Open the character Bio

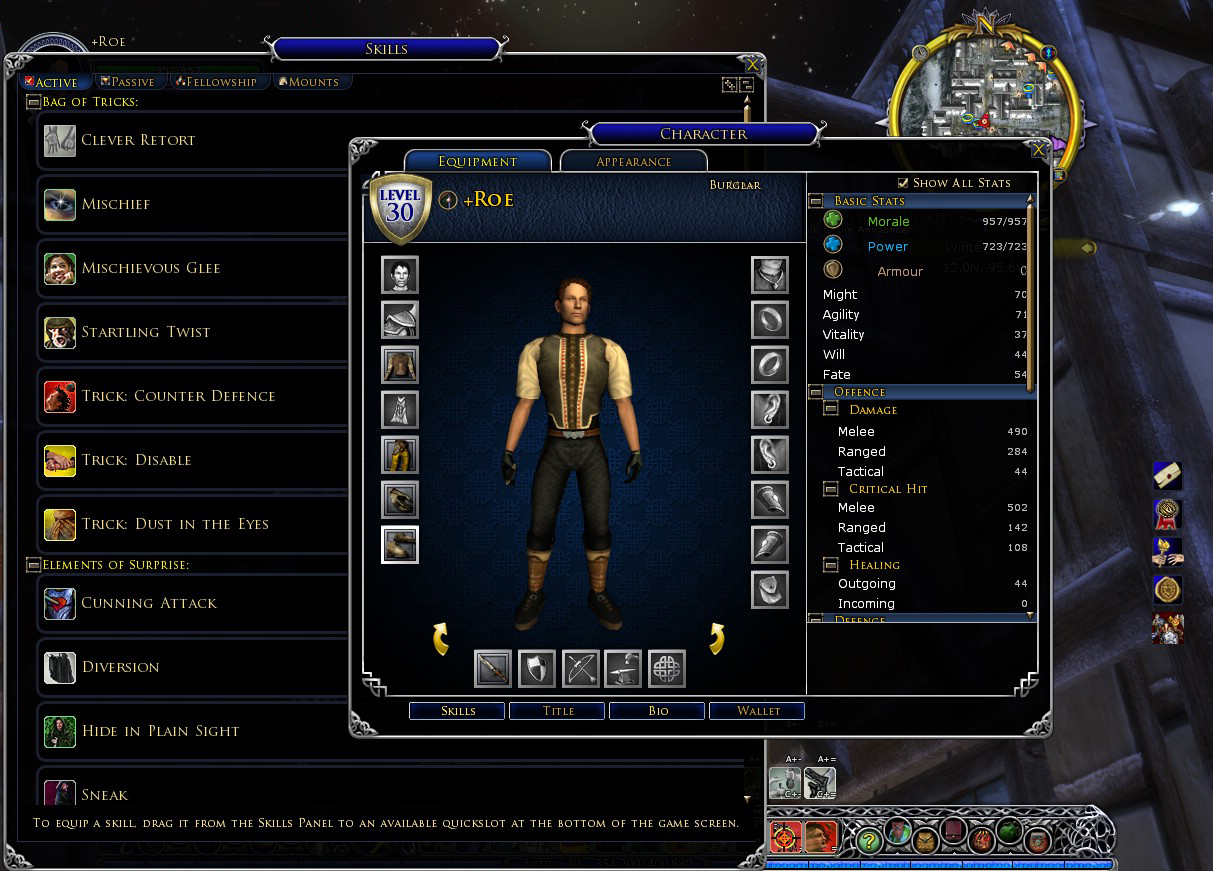pyautogui.click(x=657, y=711)
